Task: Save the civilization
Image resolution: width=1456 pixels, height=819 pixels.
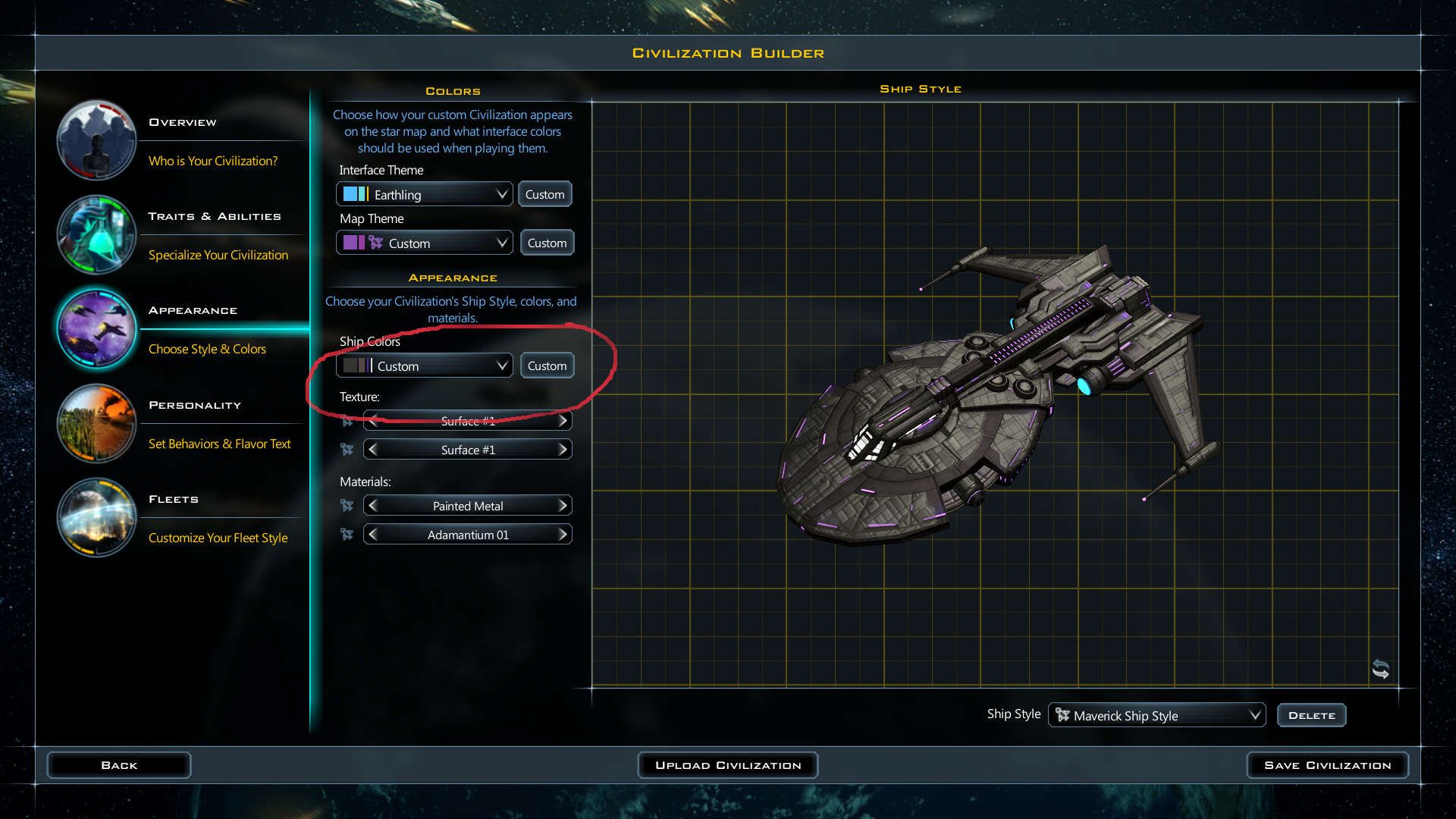Action: coord(1327,765)
